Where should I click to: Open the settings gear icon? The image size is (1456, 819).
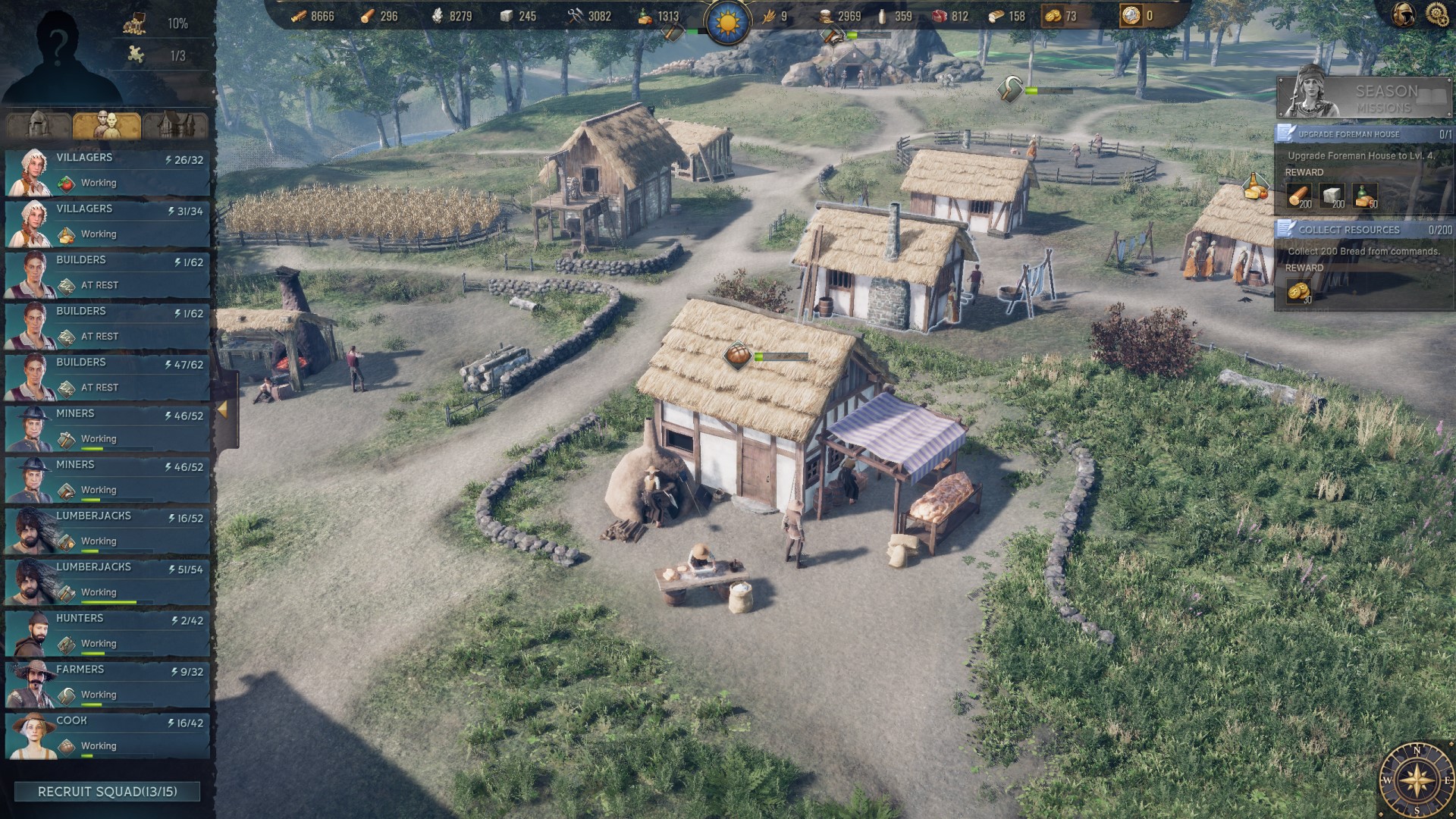[1436, 14]
